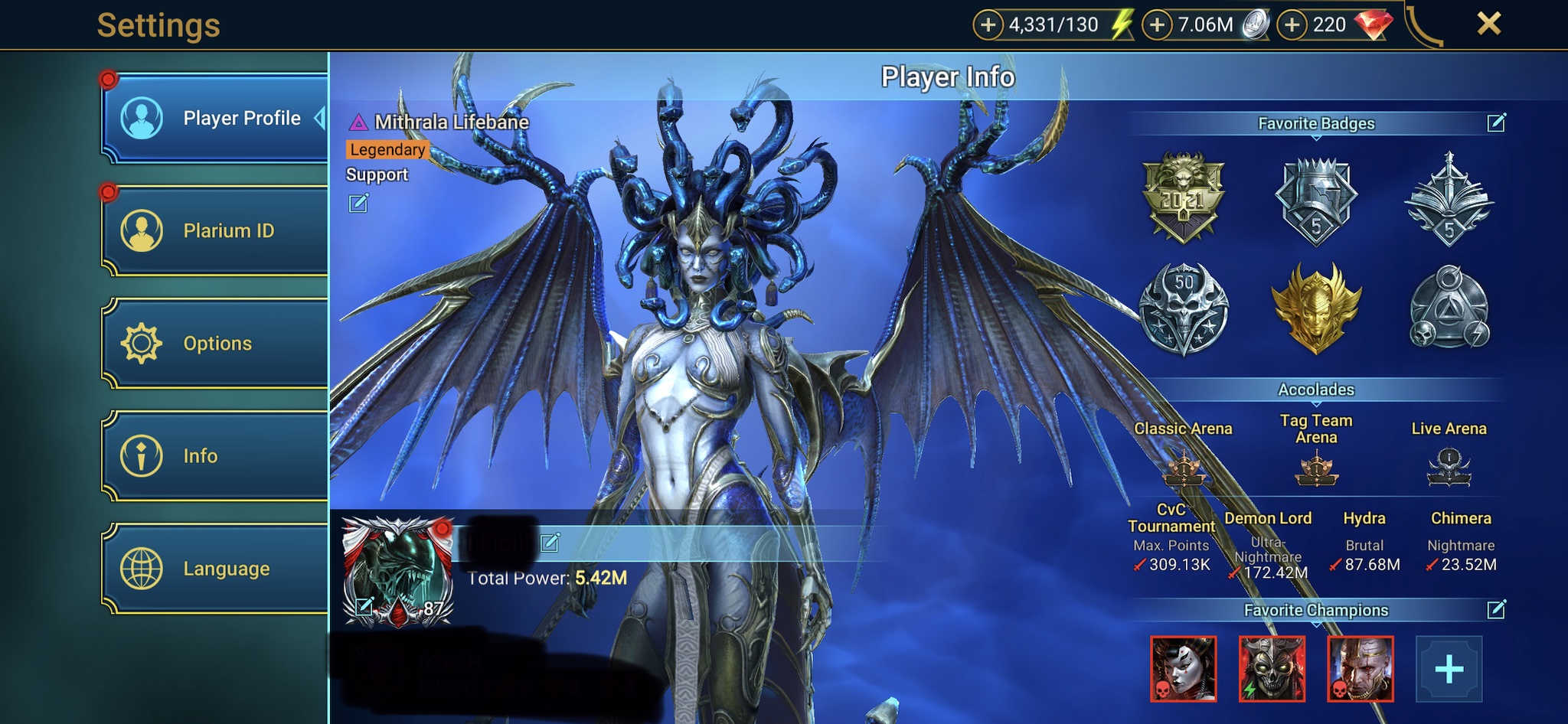The width and height of the screenshot is (1568, 724).
Task: Select the white-faced favorite champion portrait
Action: tap(1183, 669)
